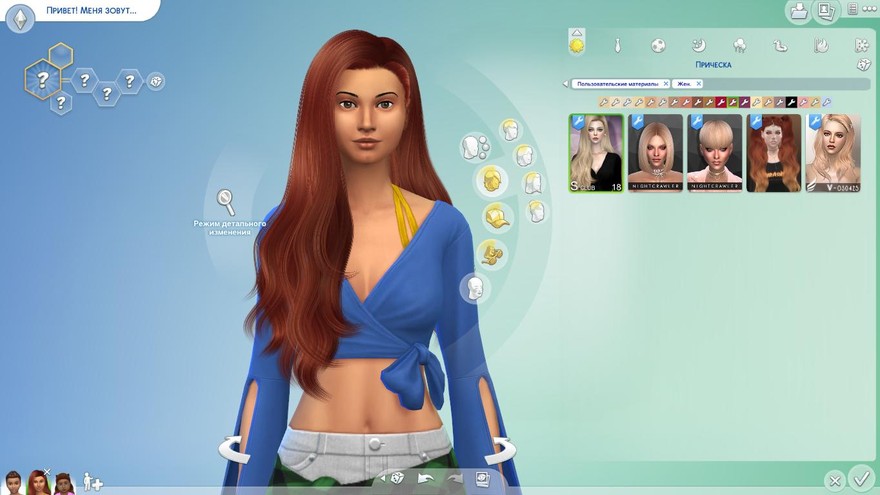Image resolution: width=880 pixels, height=495 pixels.
Task: Rotate the Sim using the left arrow
Action: [x=232, y=449]
